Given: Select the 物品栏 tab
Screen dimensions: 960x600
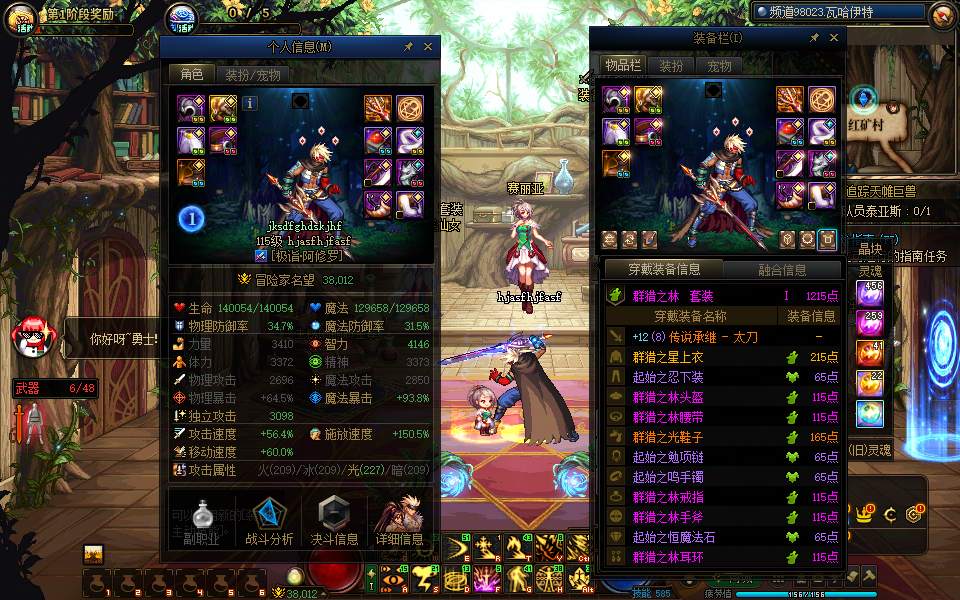Looking at the screenshot, I should (x=622, y=66).
